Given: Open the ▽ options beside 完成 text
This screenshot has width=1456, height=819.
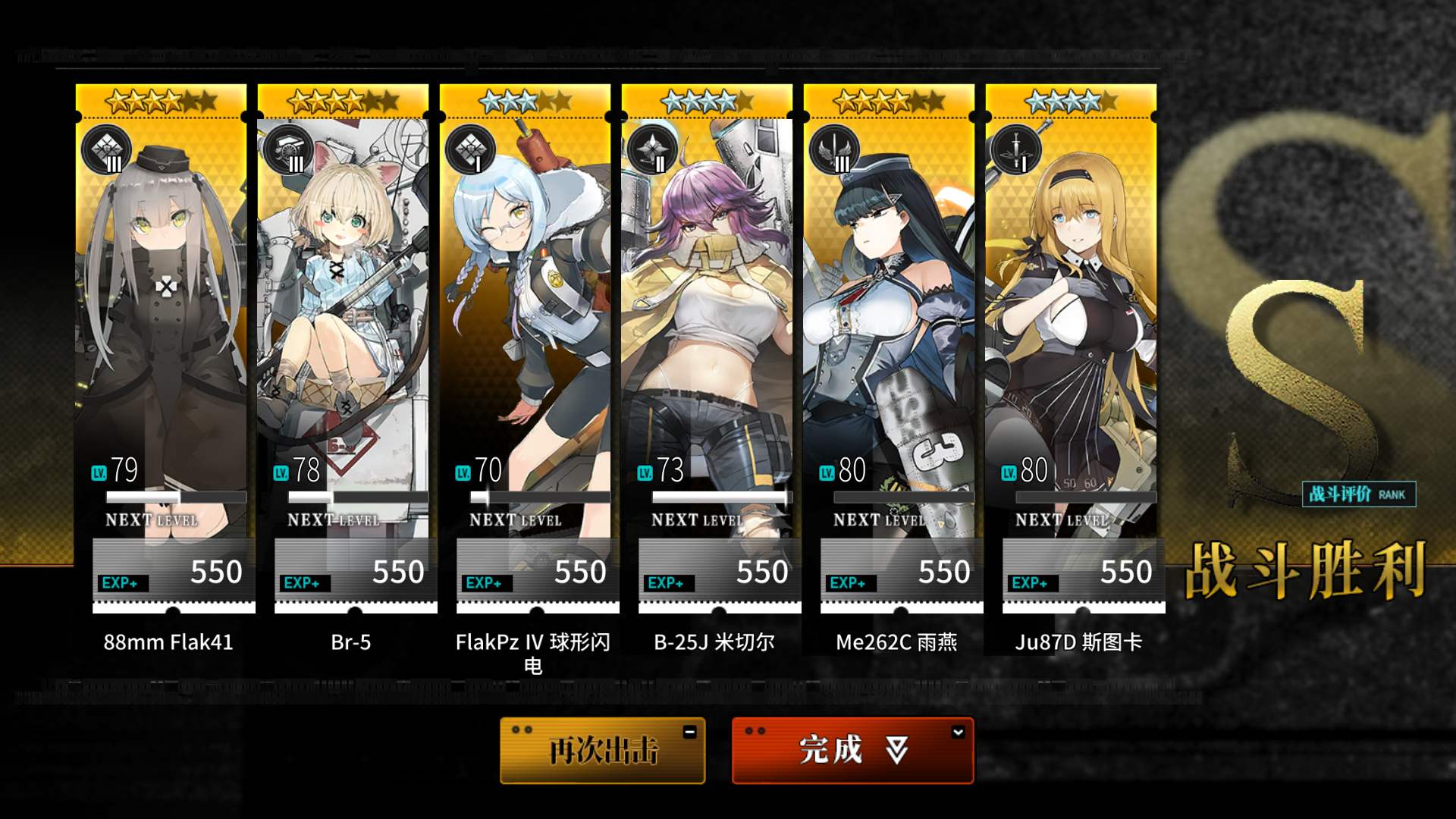Looking at the screenshot, I should point(895,749).
